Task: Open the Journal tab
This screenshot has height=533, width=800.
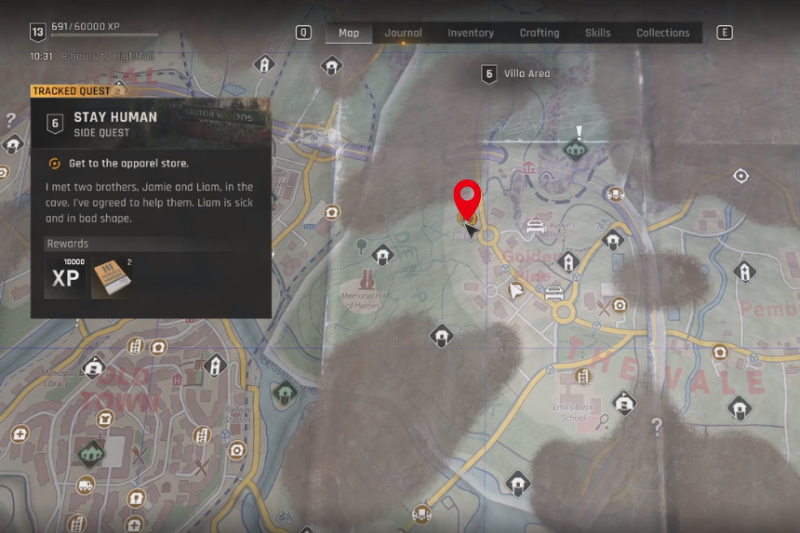Action: click(x=403, y=33)
